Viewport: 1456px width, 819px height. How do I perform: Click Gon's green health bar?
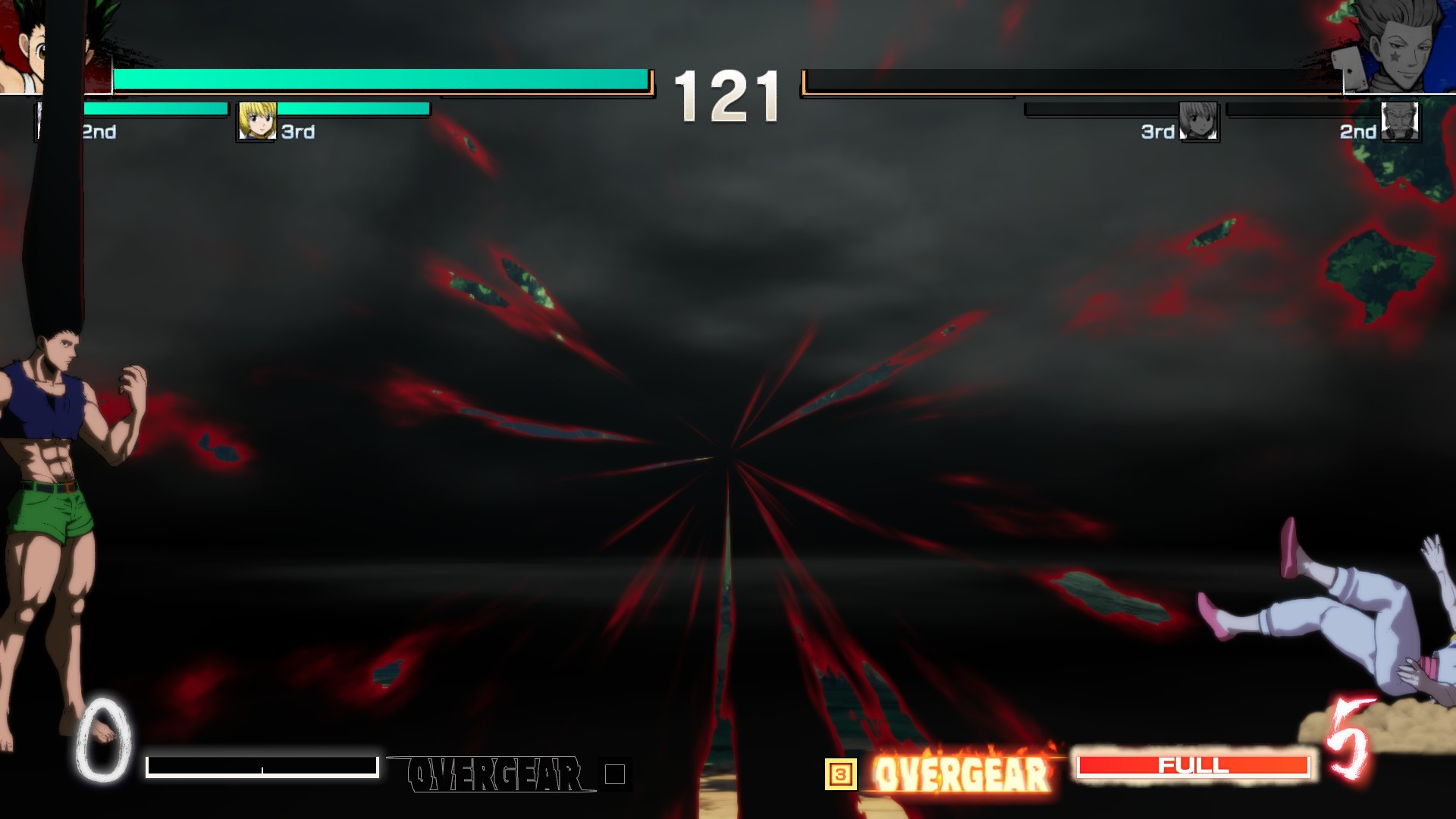(379, 77)
